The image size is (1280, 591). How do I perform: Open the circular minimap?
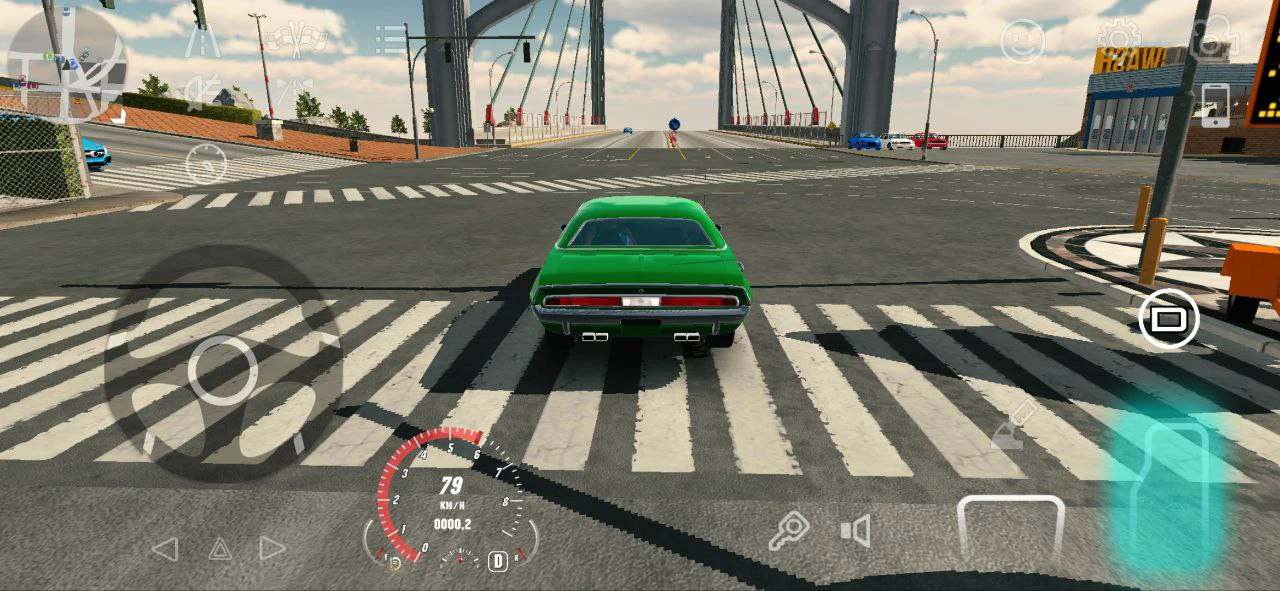[x=65, y=62]
